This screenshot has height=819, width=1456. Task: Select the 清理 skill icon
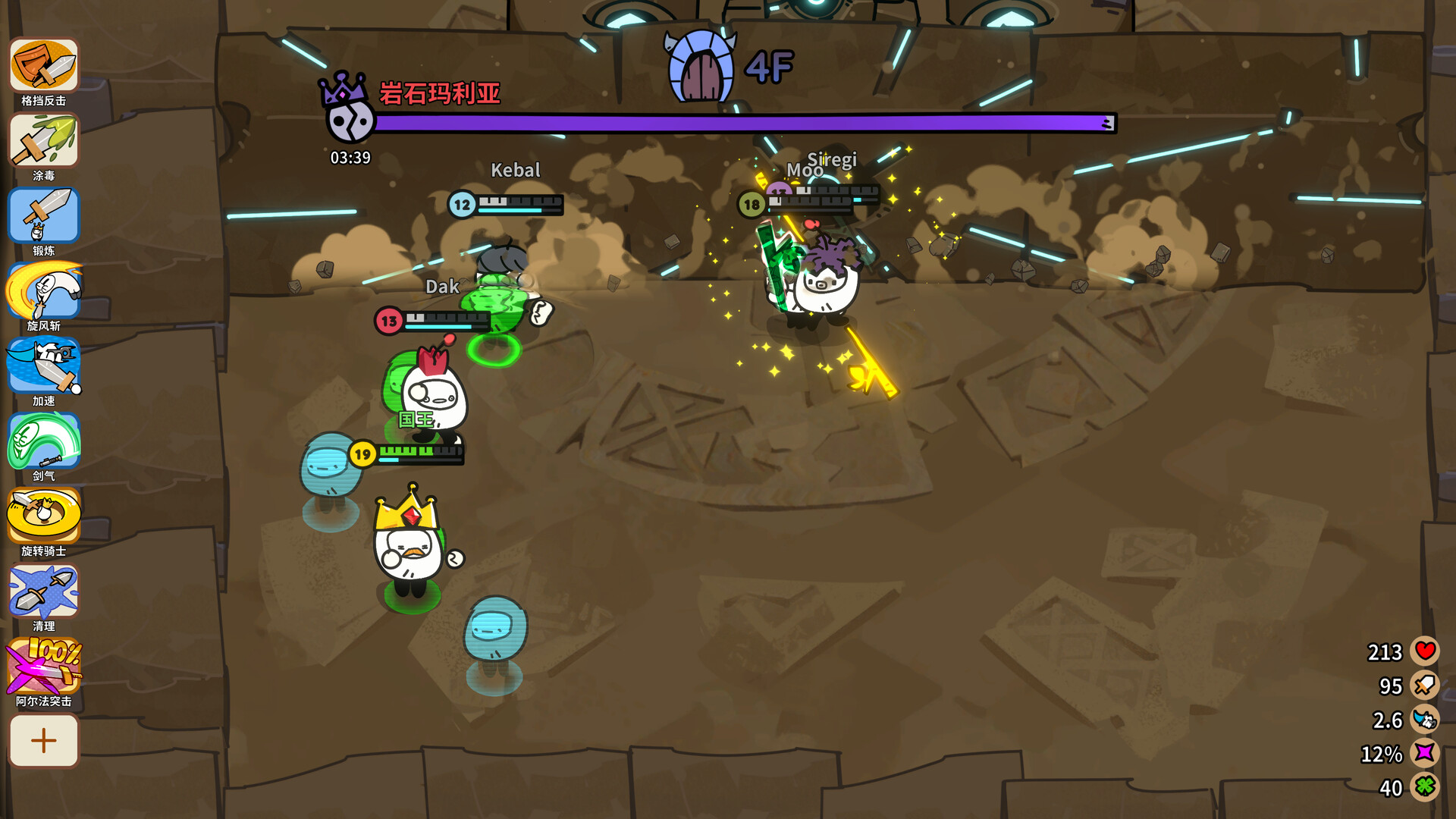point(43,591)
